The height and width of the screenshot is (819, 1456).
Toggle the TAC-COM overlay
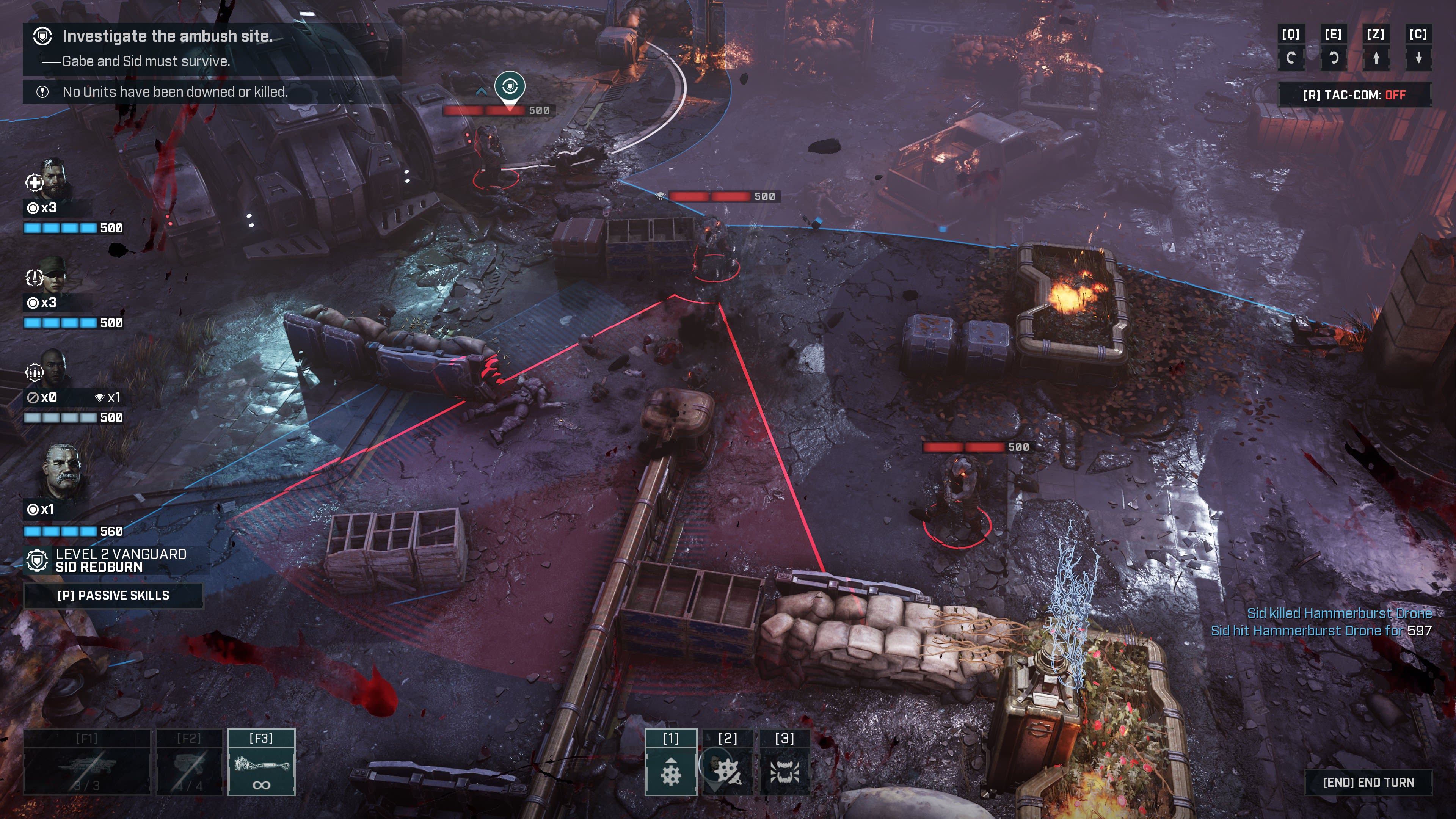coord(1354,95)
